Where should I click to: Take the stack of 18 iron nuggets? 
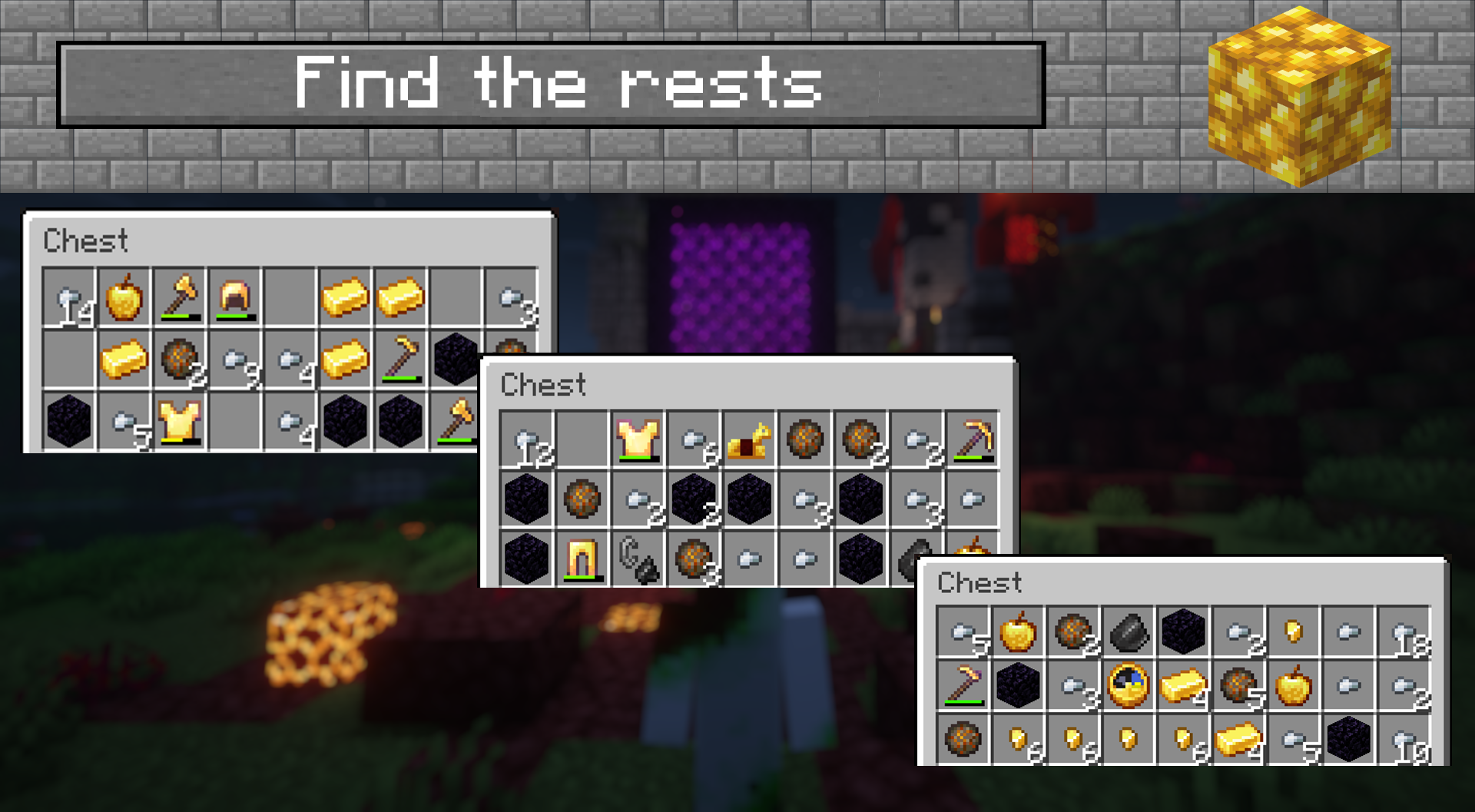(1404, 633)
